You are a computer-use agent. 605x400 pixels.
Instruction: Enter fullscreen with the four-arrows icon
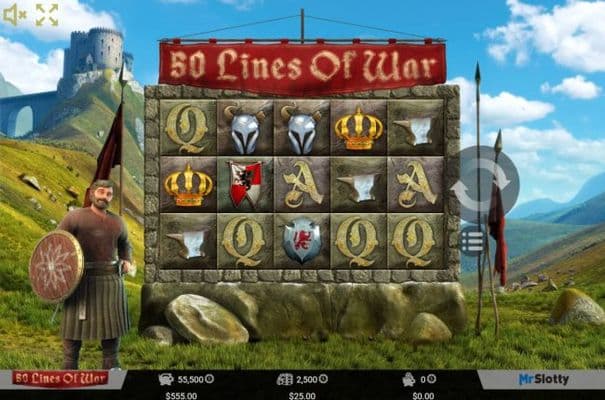(47, 14)
